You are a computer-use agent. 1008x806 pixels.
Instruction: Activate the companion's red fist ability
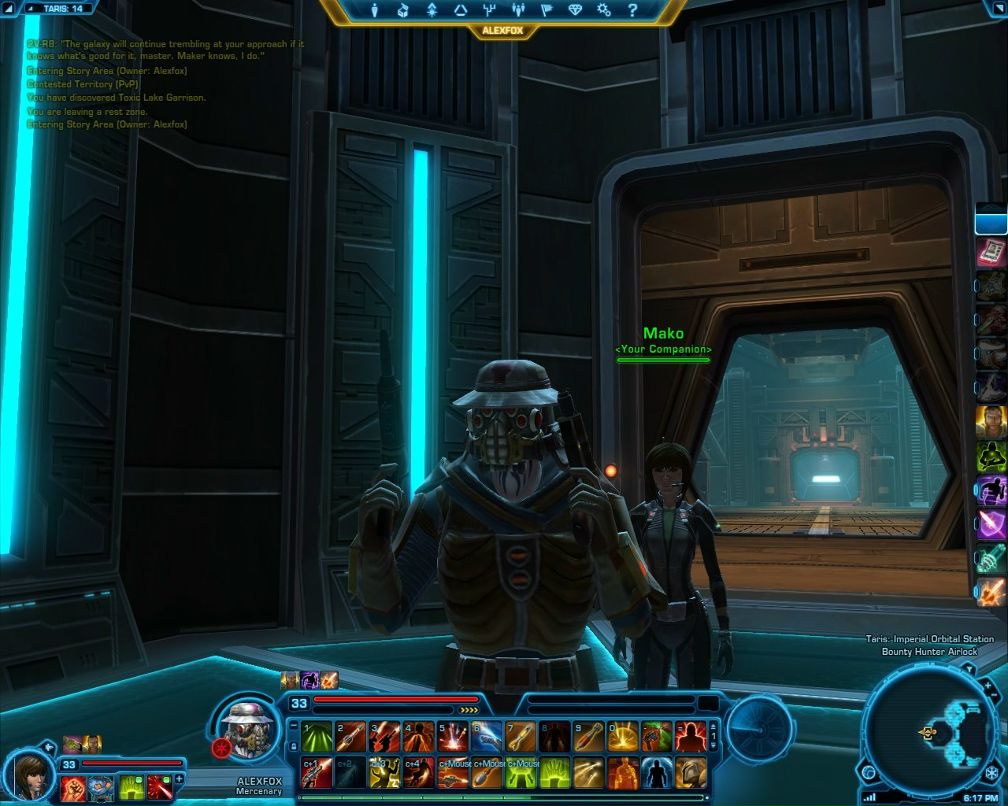(x=72, y=788)
